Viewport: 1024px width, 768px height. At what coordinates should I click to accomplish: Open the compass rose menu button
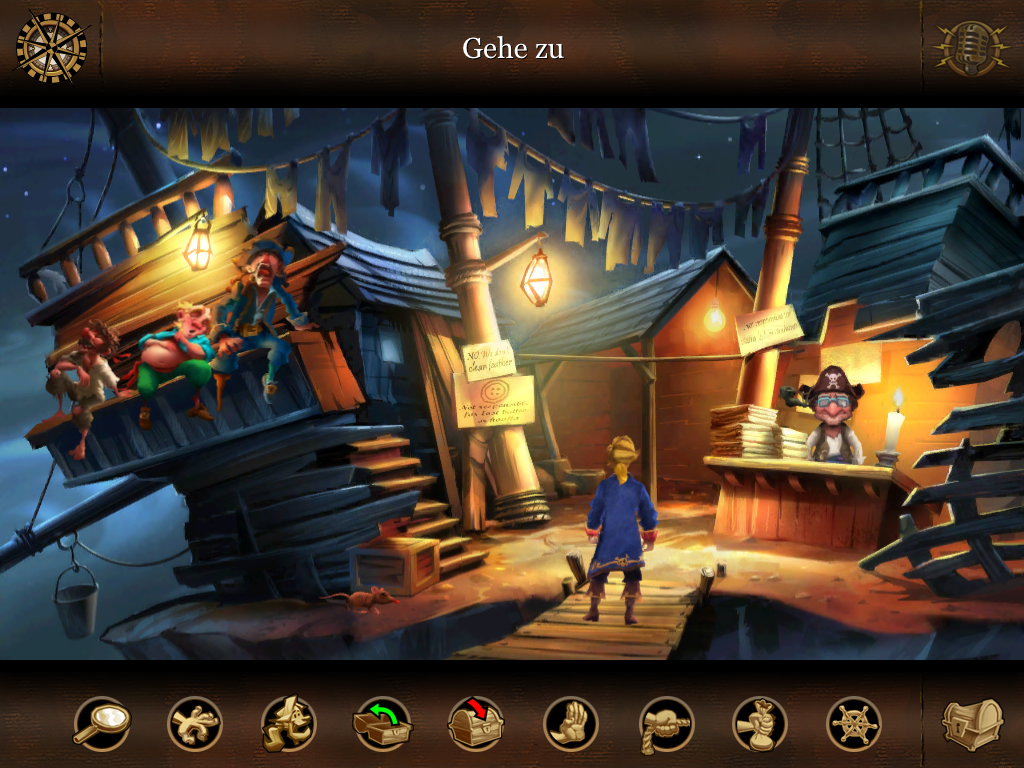[x=52, y=47]
